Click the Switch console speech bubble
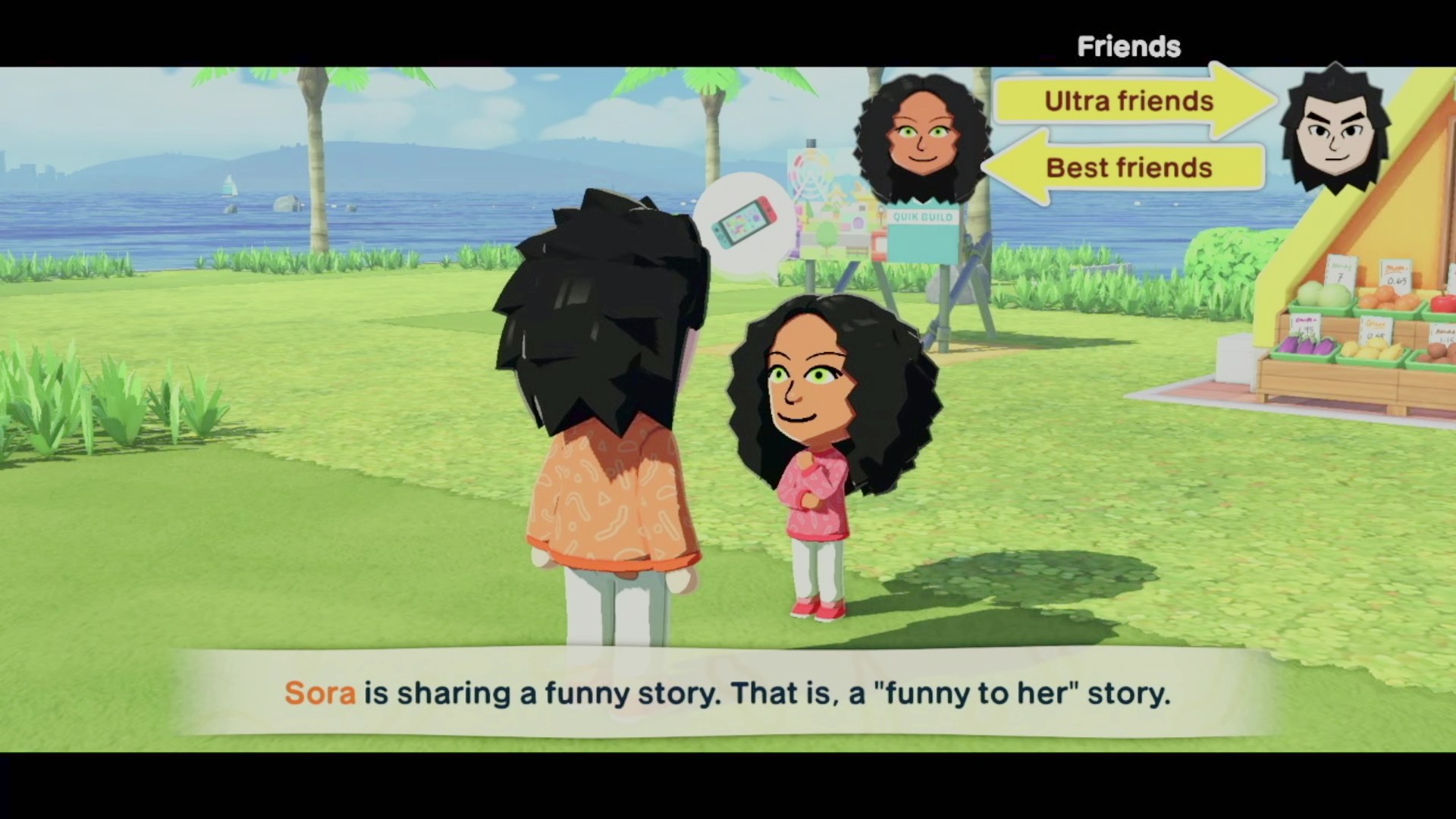This screenshot has height=819, width=1456. point(745,223)
